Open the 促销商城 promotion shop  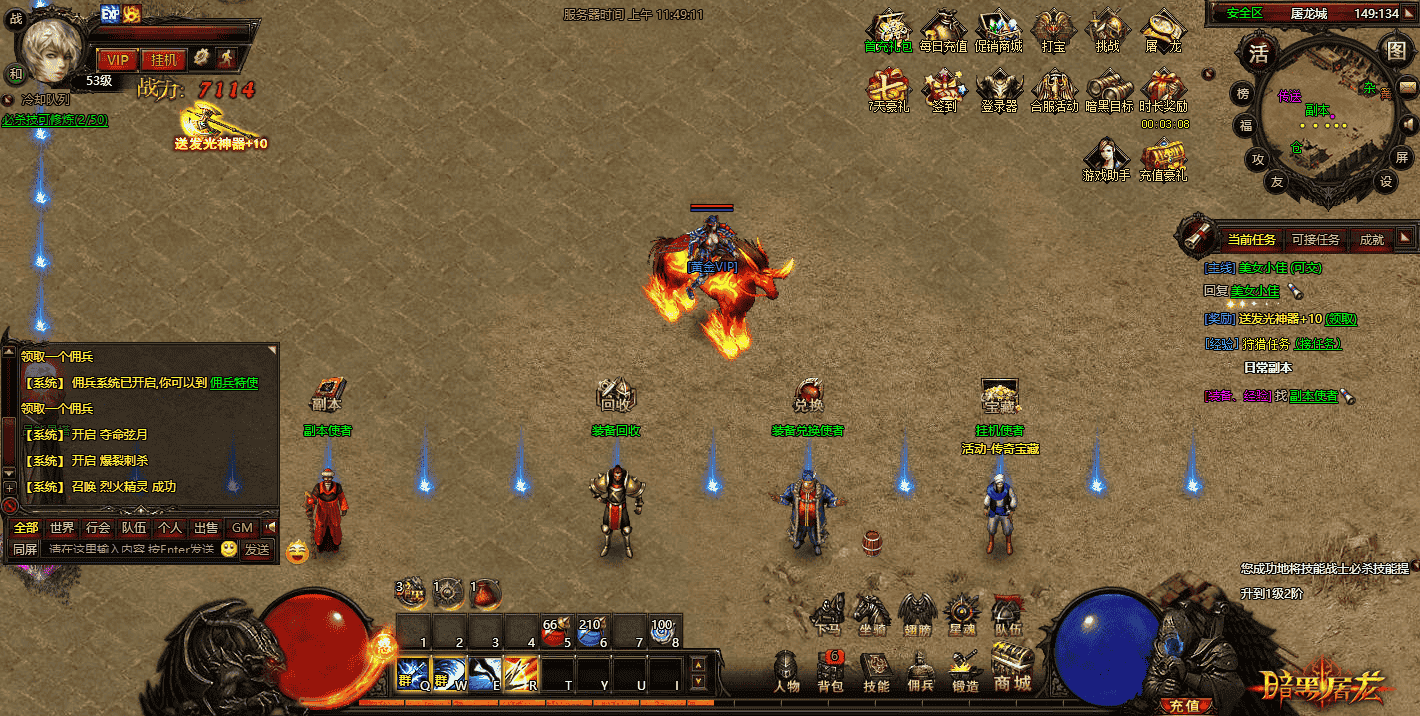(999, 31)
